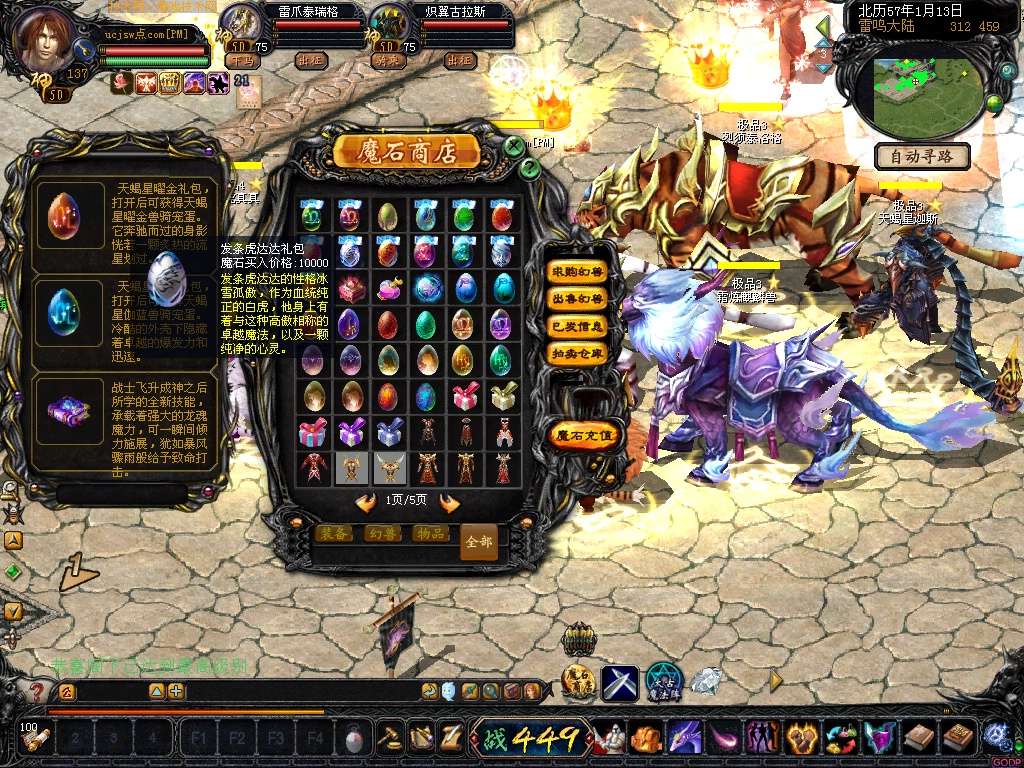Select the pink gift box shop item
Screen dimensions: 1024x768
click(465, 397)
